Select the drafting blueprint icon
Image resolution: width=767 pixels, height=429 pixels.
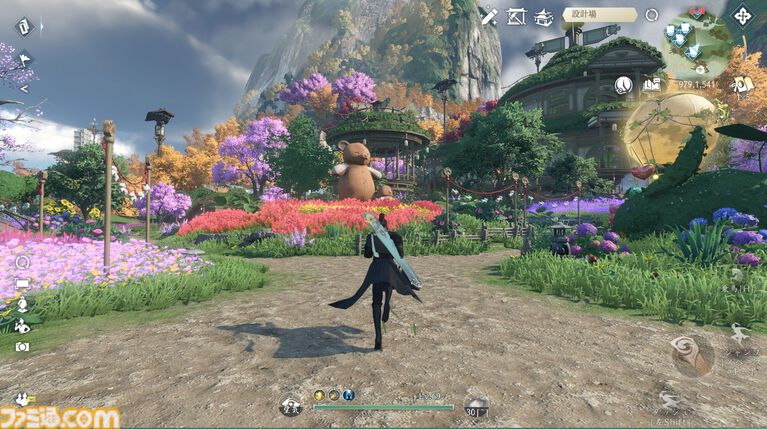tap(516, 16)
